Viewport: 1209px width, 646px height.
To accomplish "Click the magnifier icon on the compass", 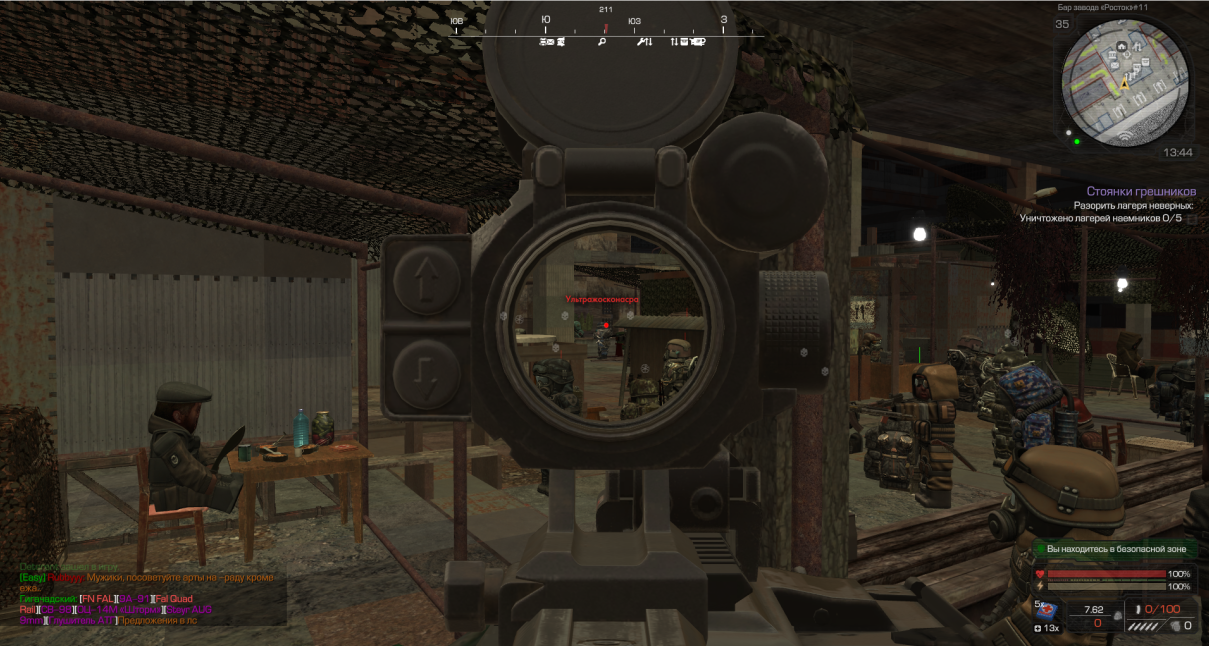I will point(602,42).
